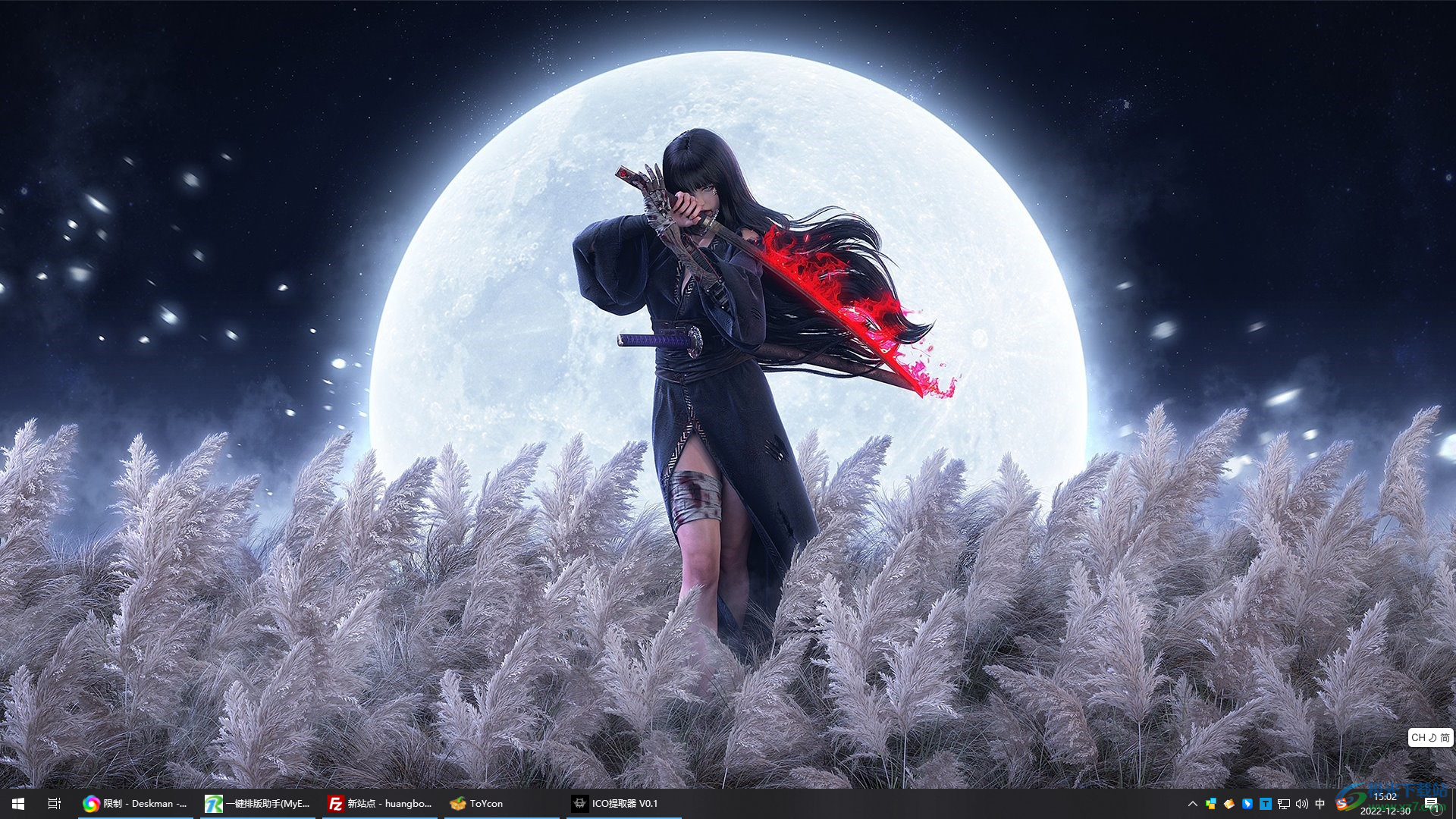The width and height of the screenshot is (1456, 819).
Task: Open the Windows Start menu
Action: 18,803
